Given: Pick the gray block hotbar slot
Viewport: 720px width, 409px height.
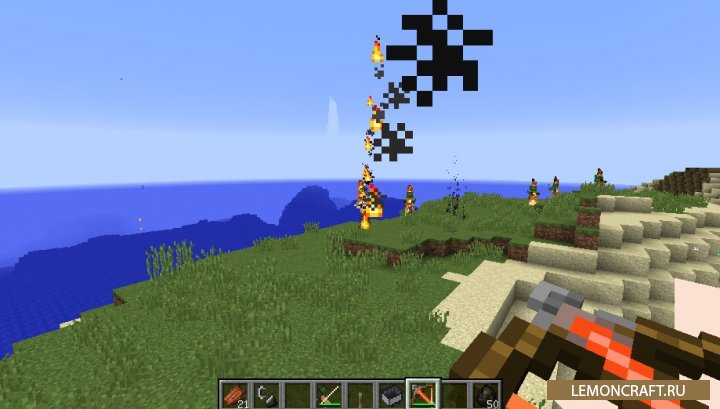Looking at the screenshot, I should (x=390, y=395).
